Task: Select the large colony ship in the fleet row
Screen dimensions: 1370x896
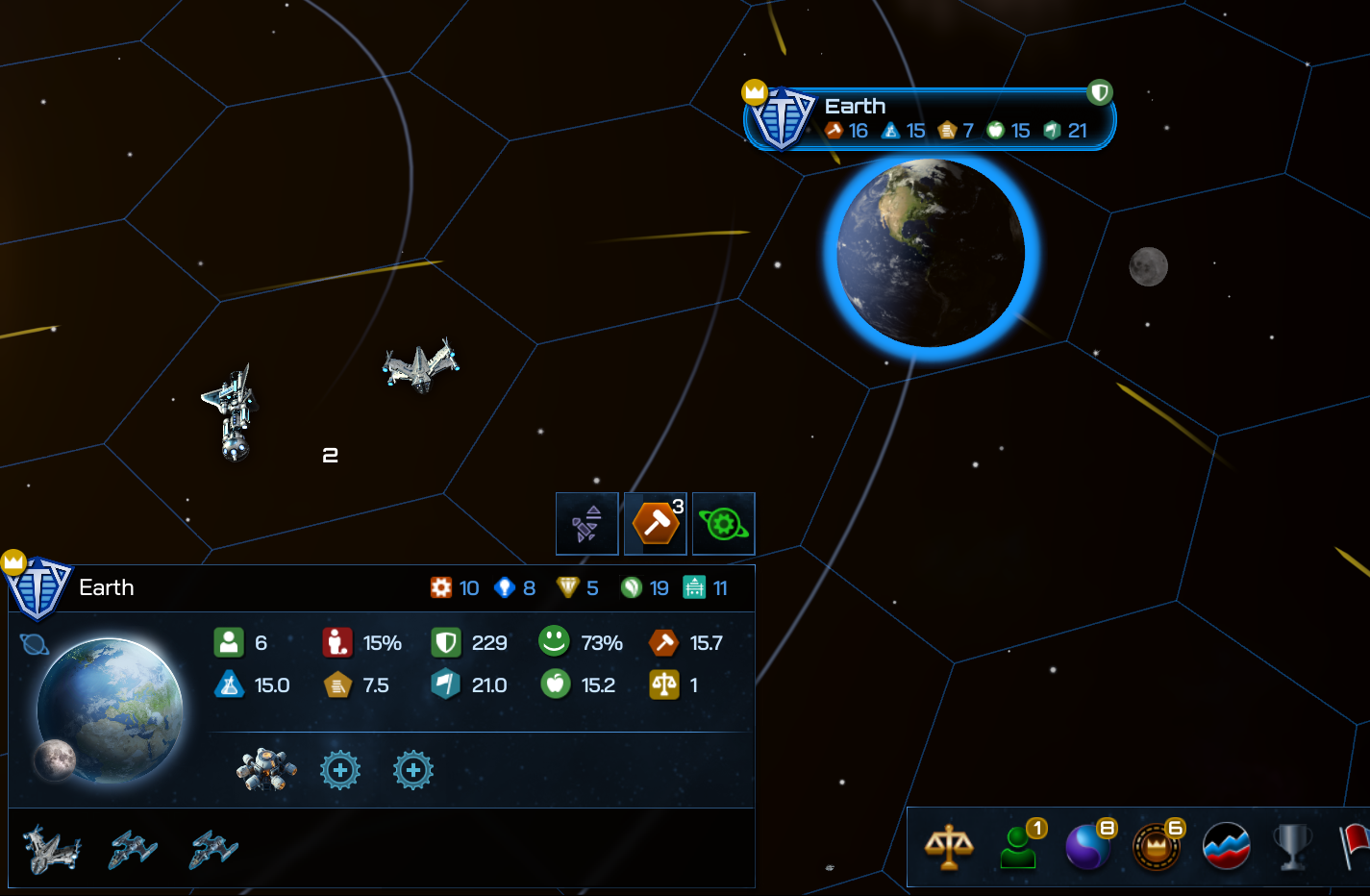Action: coord(52,849)
